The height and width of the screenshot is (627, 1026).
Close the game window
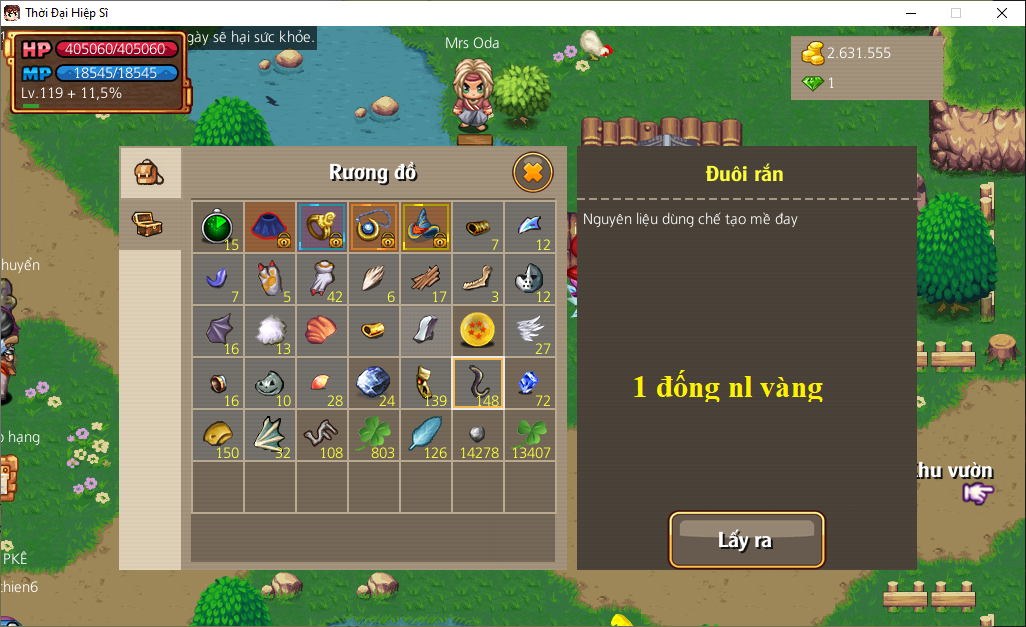[x=1001, y=13]
